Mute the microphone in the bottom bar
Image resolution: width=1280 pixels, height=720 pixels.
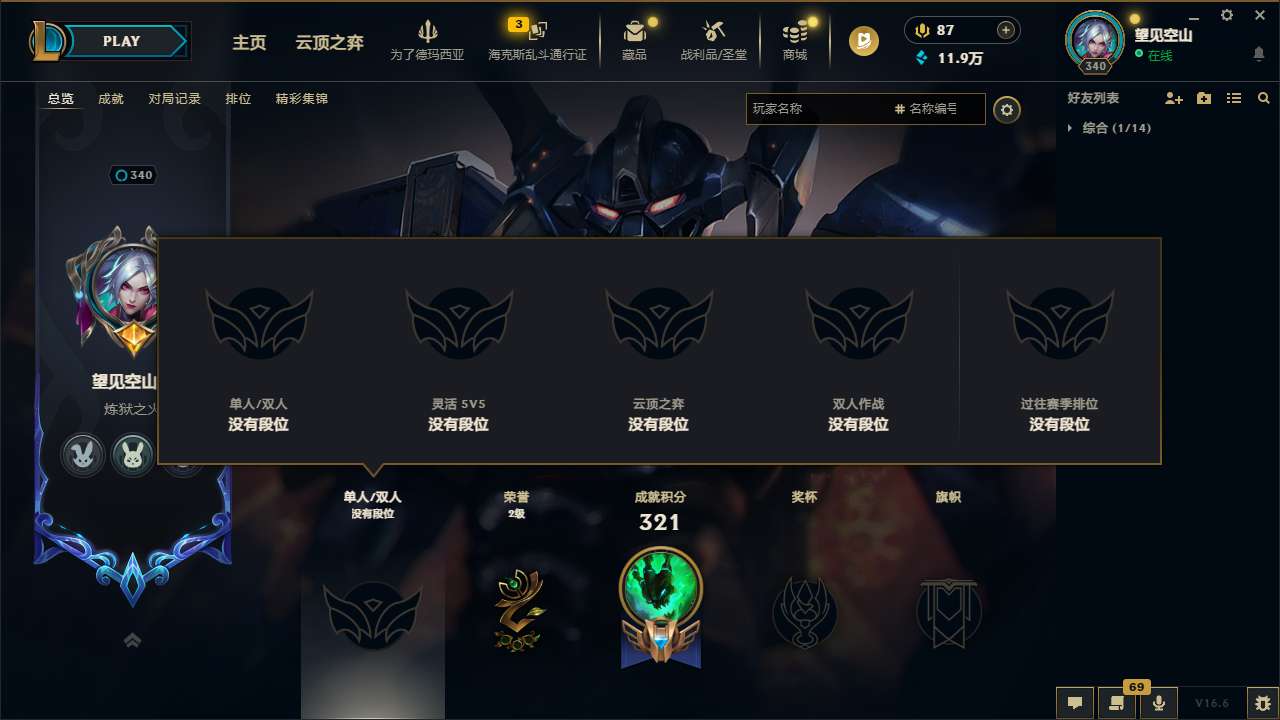click(x=1158, y=702)
